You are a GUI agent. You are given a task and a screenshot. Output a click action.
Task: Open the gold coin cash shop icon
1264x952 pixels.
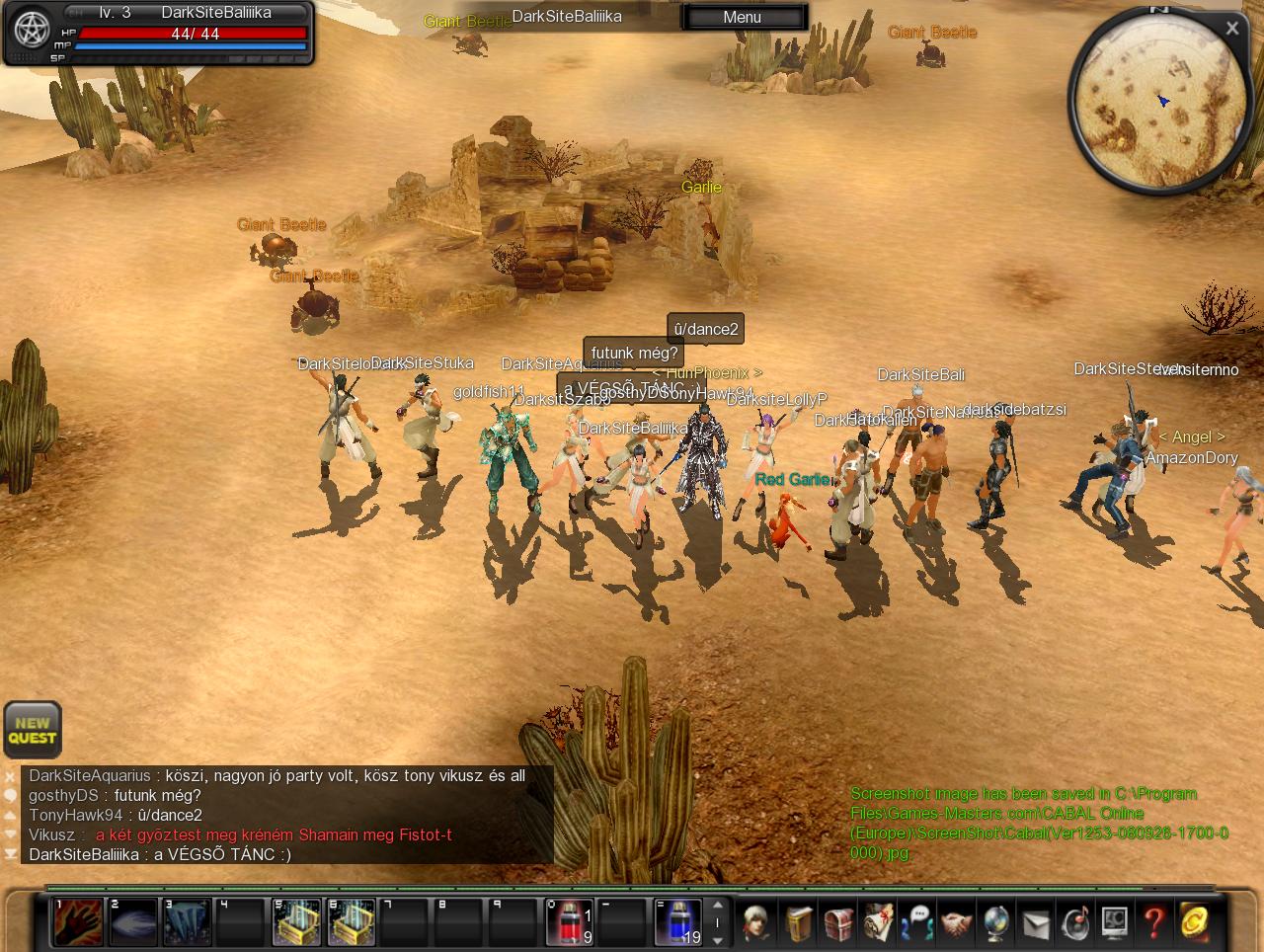tap(1193, 922)
